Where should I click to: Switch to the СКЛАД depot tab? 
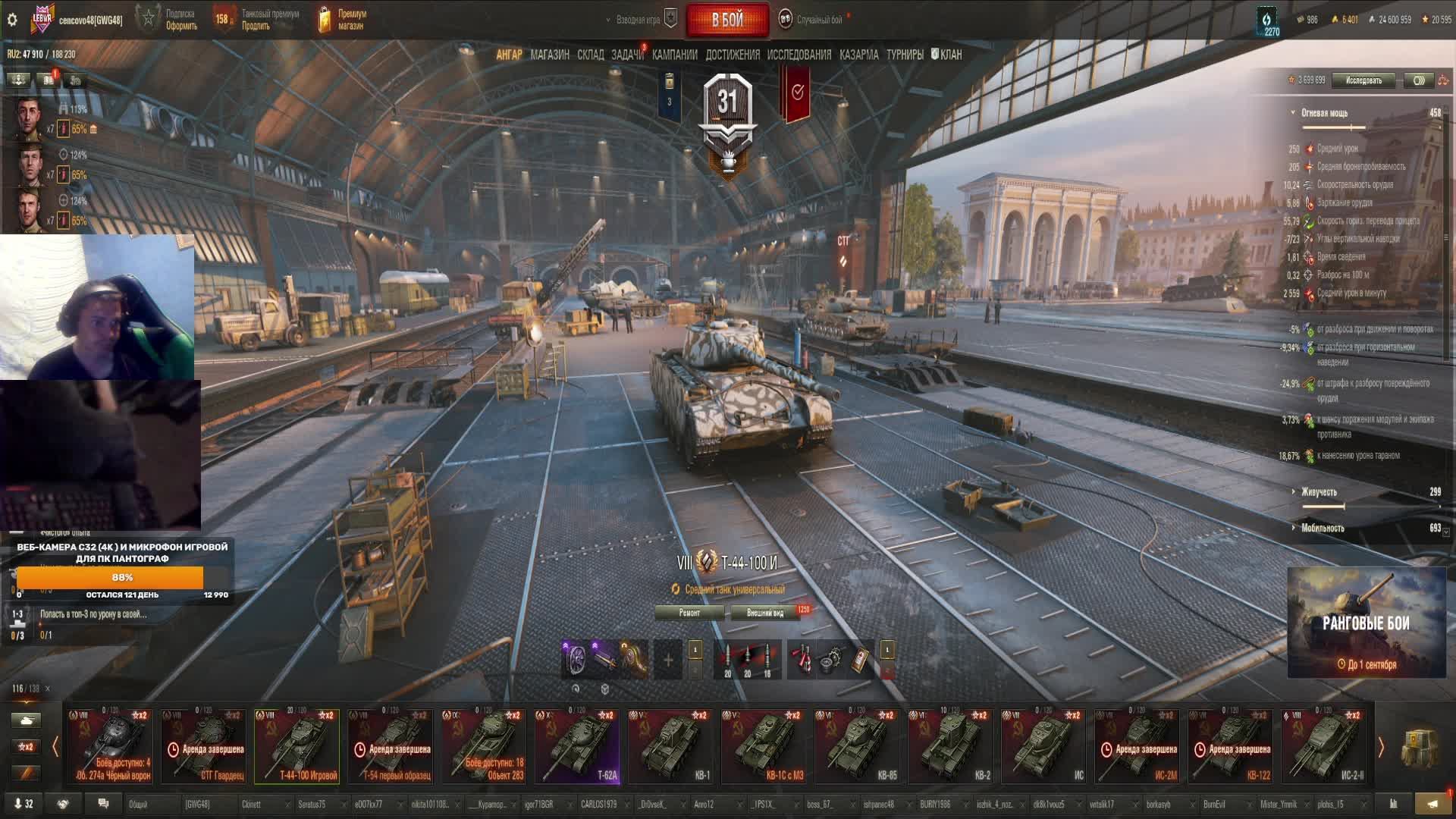pyautogui.click(x=590, y=55)
